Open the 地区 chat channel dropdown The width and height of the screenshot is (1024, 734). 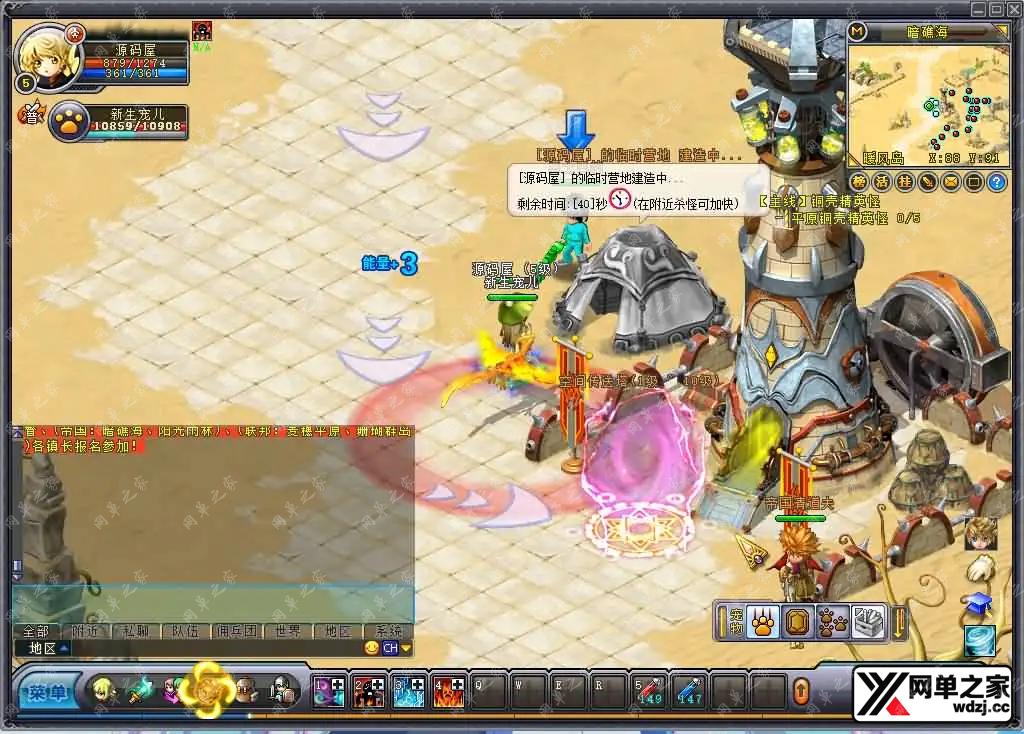click(x=48, y=648)
